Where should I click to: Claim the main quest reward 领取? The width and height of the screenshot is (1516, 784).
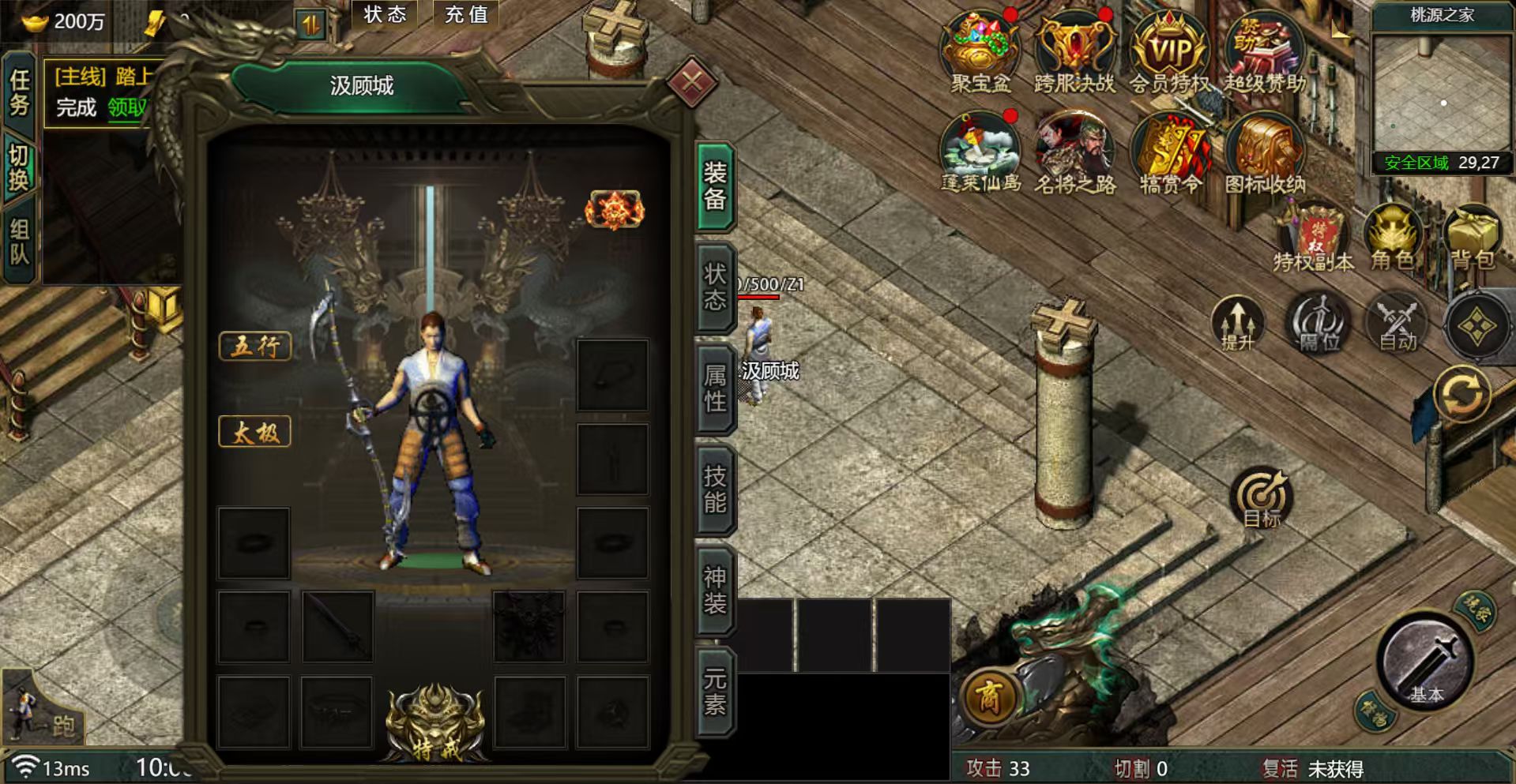point(128,107)
